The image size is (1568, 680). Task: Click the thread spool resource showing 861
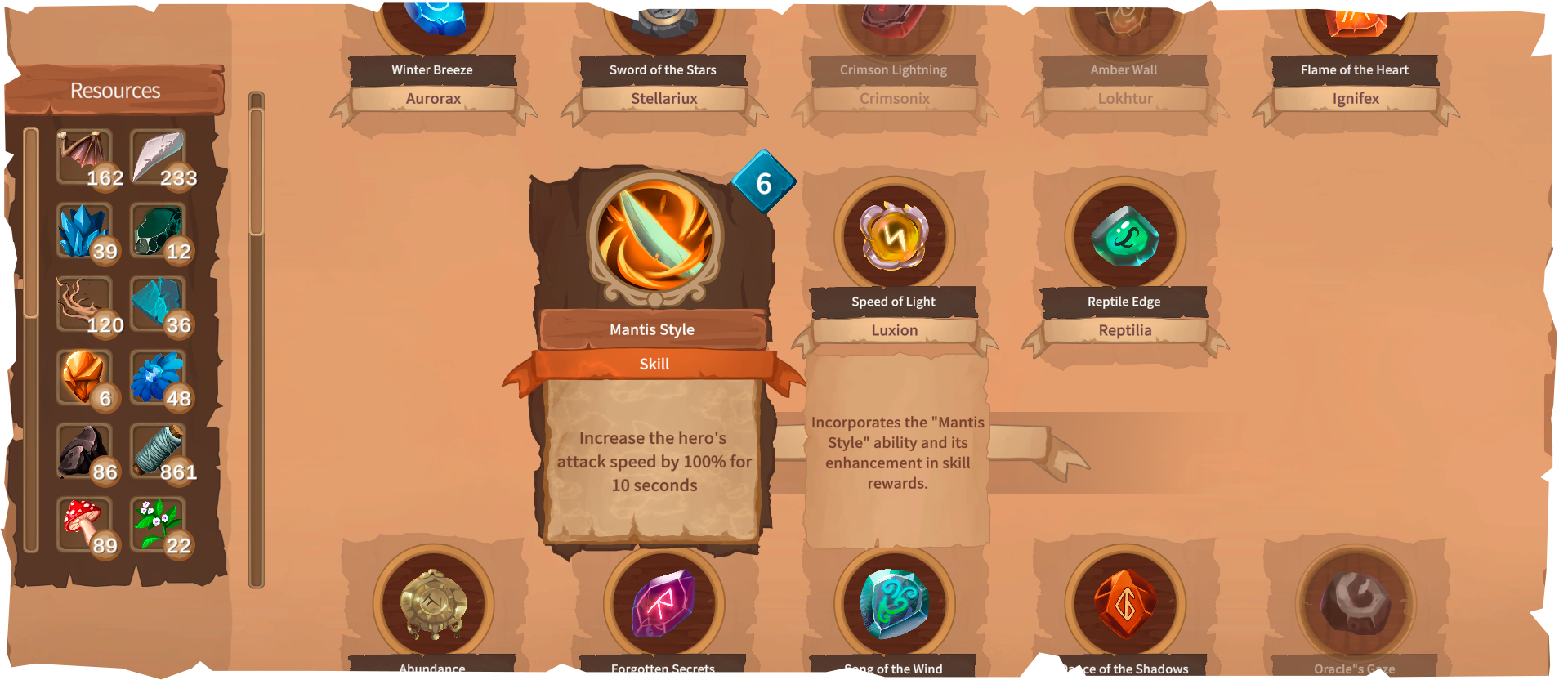coord(159,449)
